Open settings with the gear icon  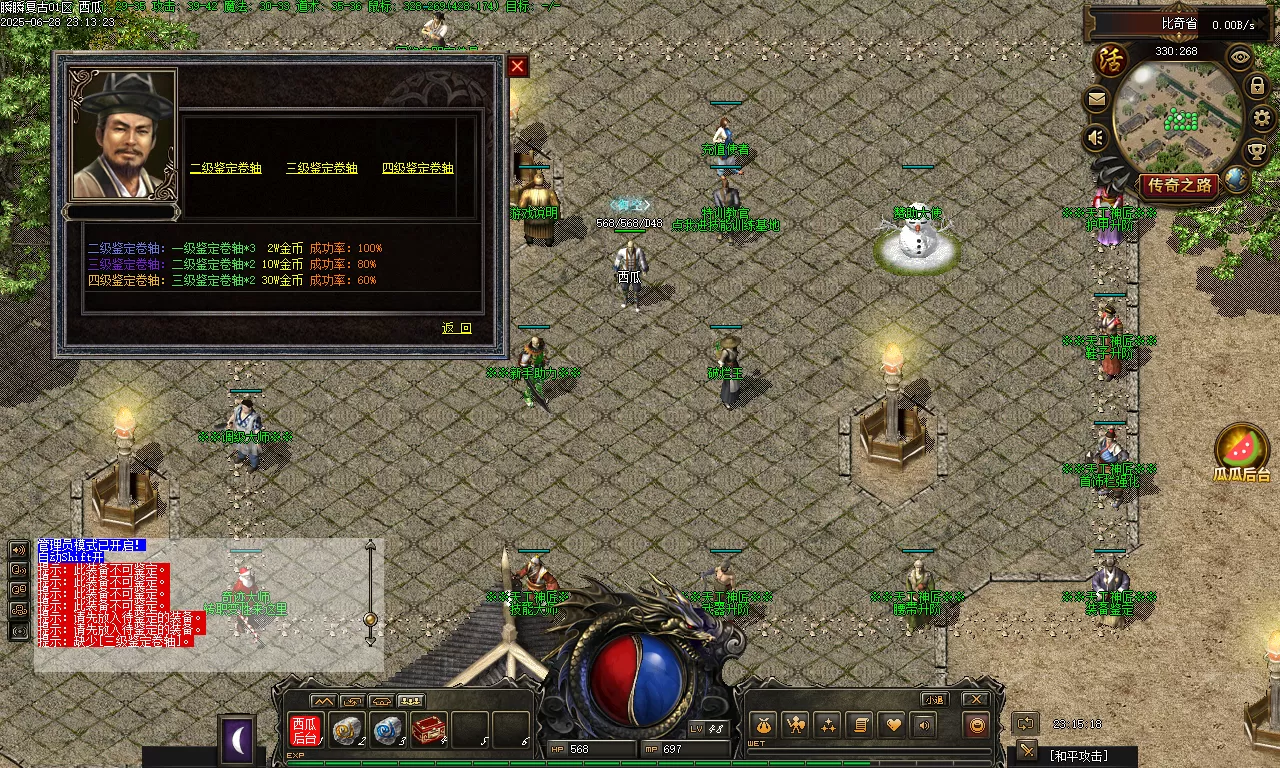click(x=1262, y=118)
